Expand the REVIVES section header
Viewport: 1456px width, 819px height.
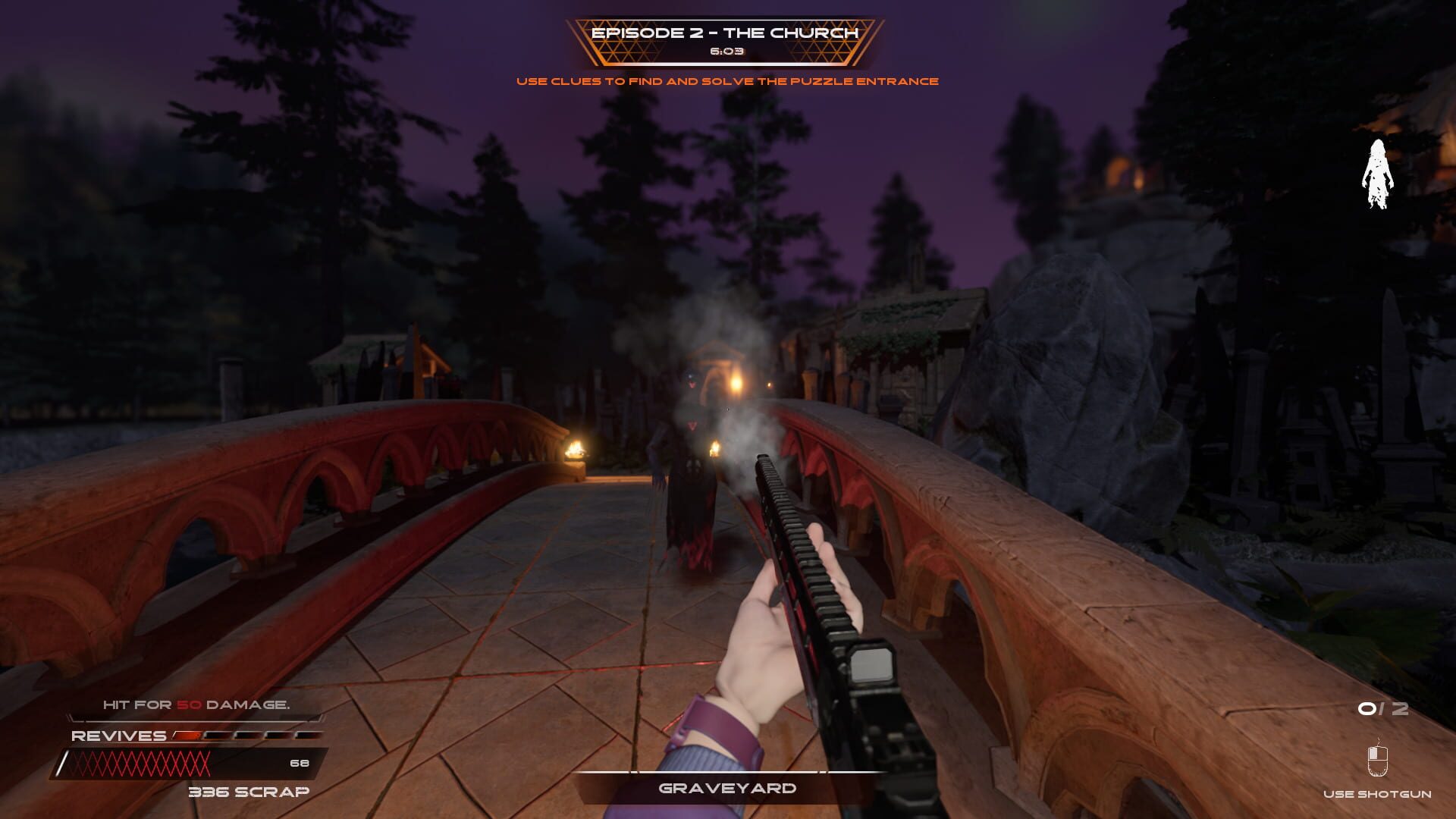pos(118,736)
